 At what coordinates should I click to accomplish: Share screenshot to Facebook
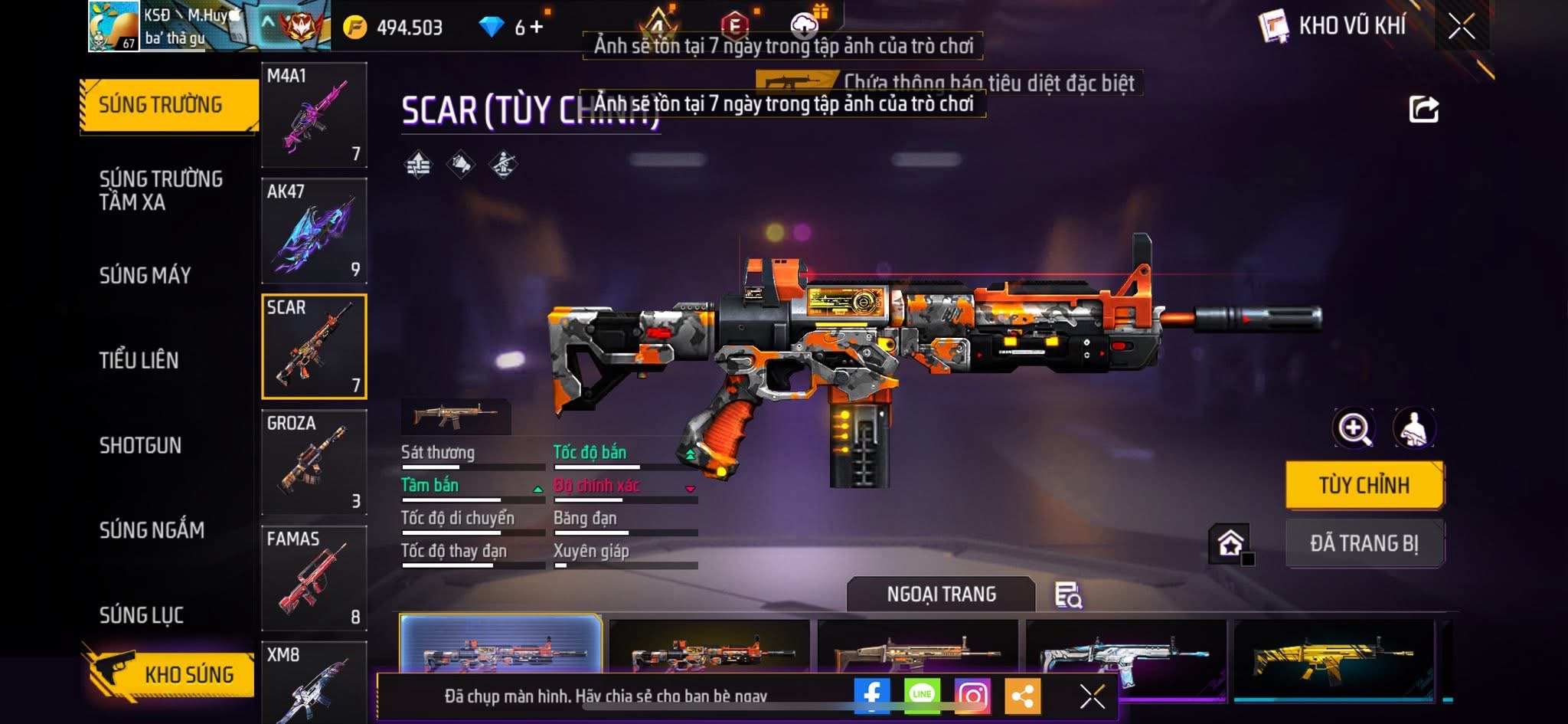(x=872, y=695)
